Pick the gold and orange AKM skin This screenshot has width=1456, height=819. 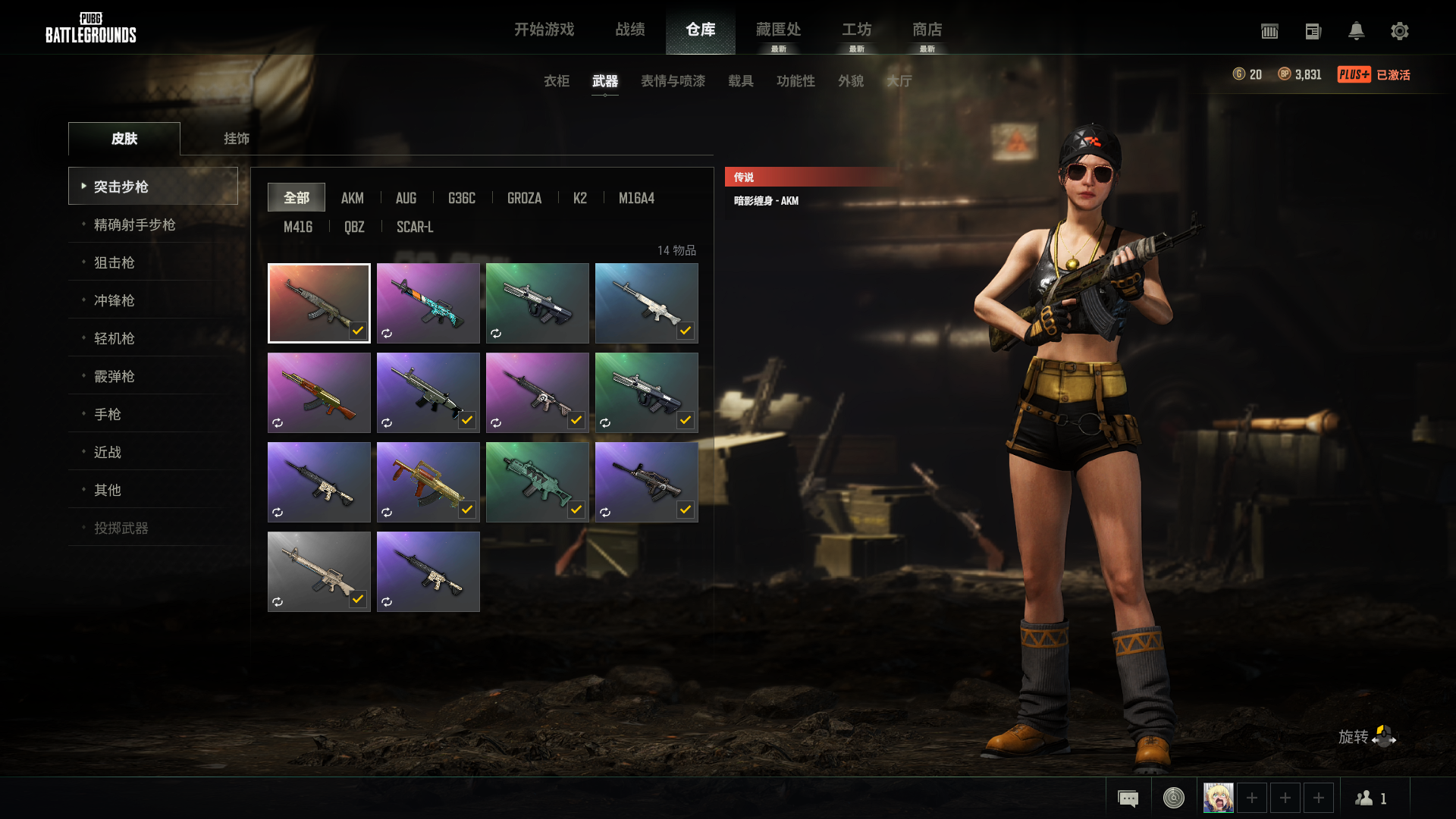[318, 392]
